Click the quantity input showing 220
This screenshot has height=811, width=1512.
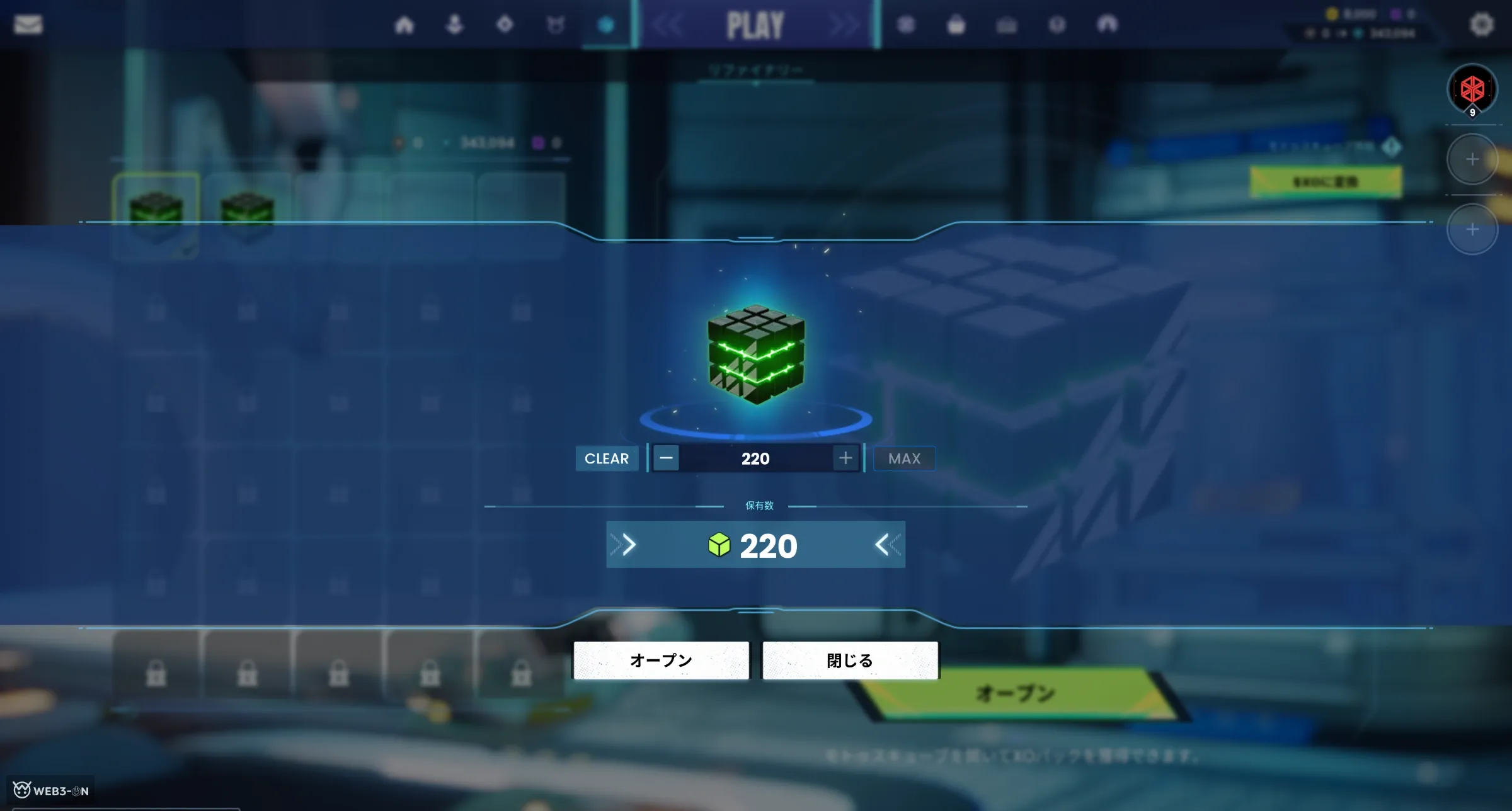(754, 458)
